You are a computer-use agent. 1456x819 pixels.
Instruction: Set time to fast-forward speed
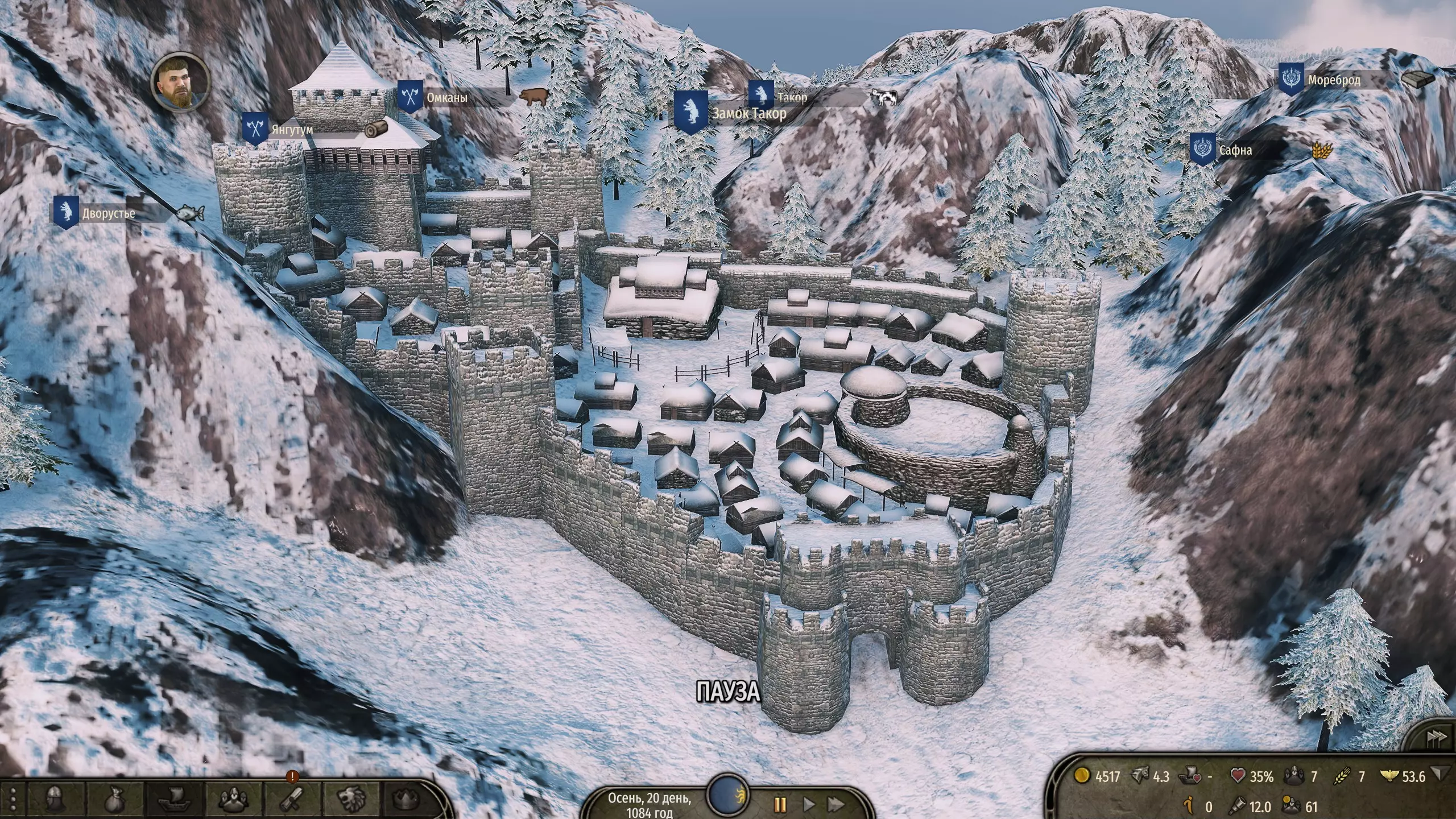coord(835,804)
